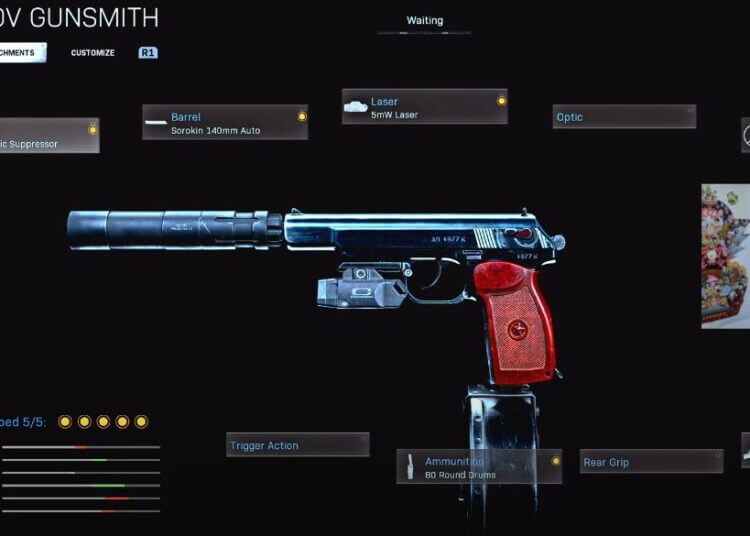Open the empty Optic slot
750x536 pixels.
click(x=624, y=117)
